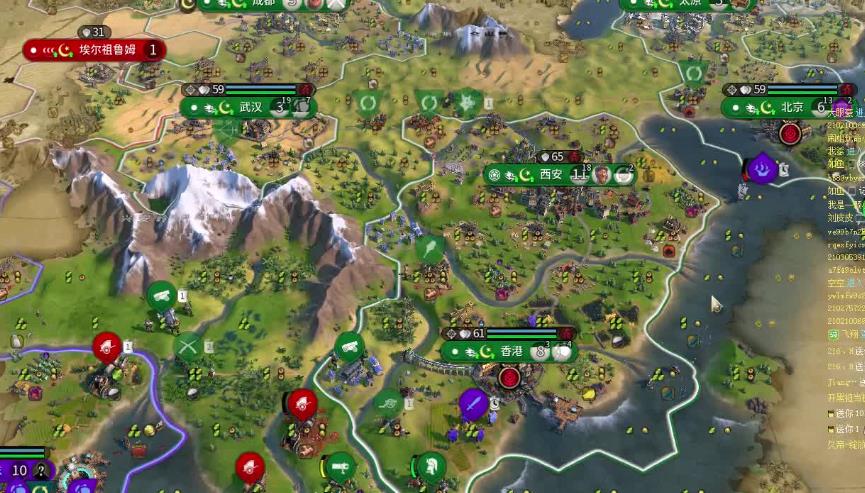Image resolution: width=865 pixels, height=493 pixels.
Task: Select the green crossed-swords unit flag
Action: click(x=188, y=347)
